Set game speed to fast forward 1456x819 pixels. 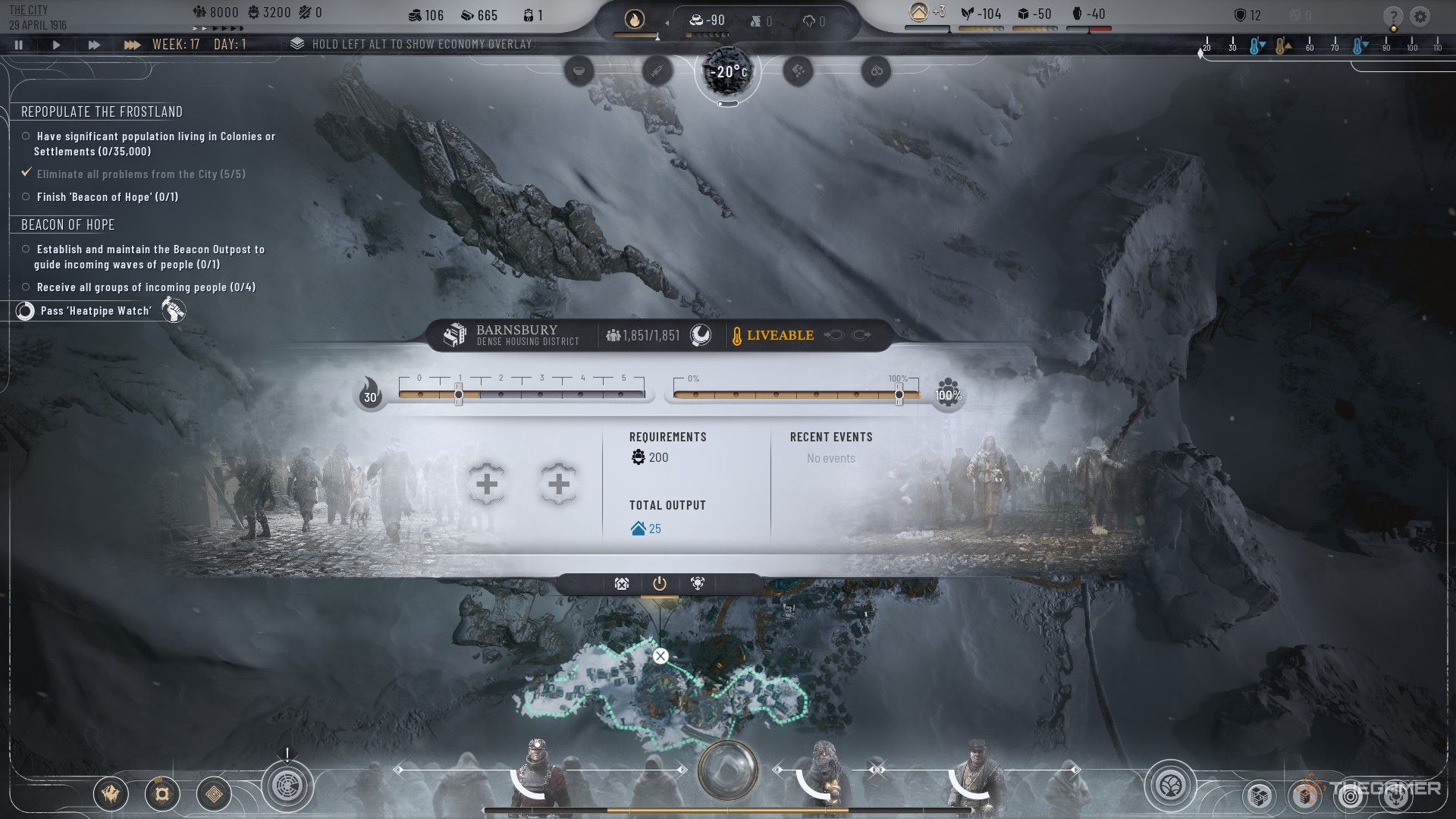tap(94, 45)
